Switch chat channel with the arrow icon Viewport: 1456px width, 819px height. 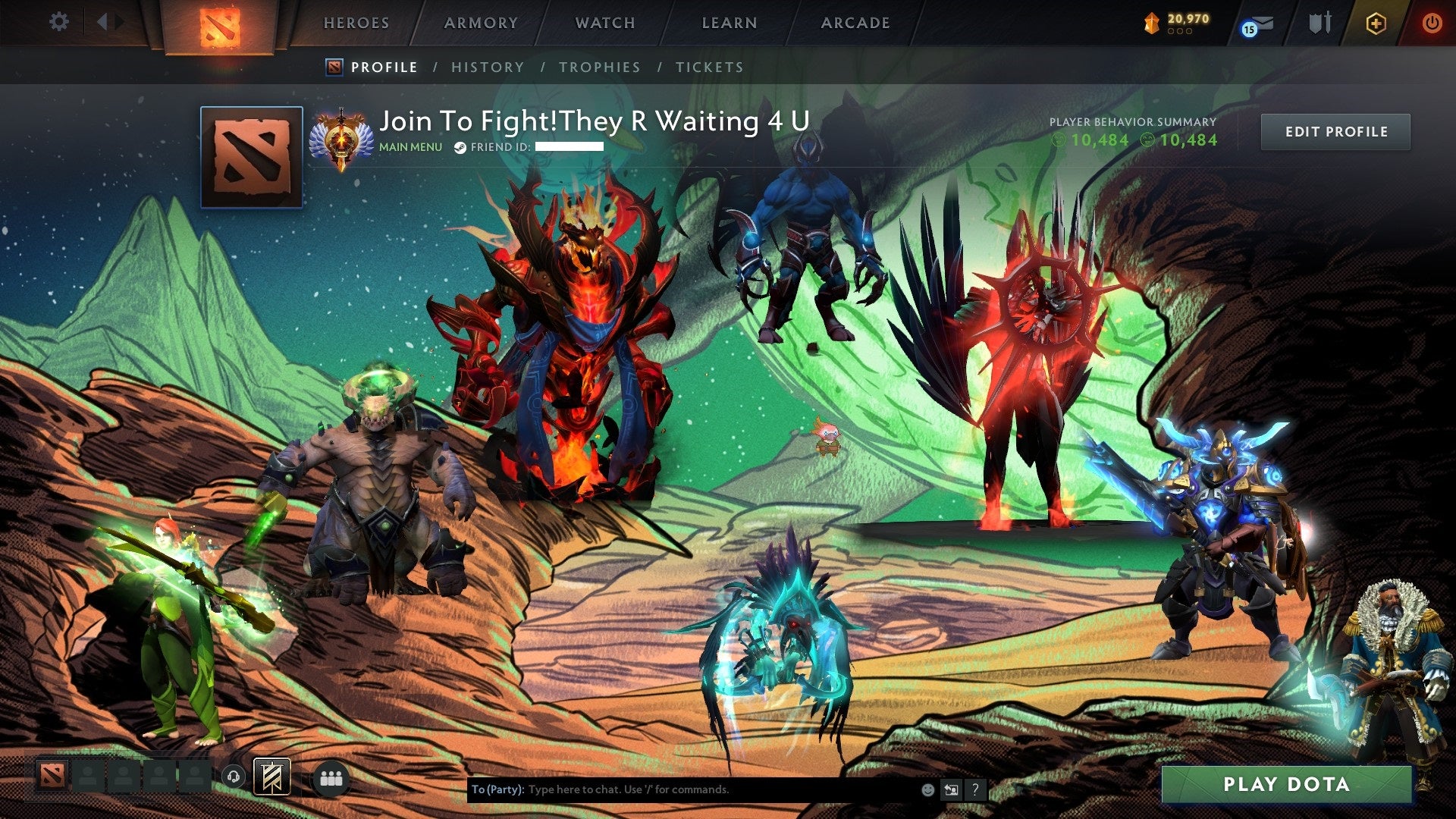[951, 789]
